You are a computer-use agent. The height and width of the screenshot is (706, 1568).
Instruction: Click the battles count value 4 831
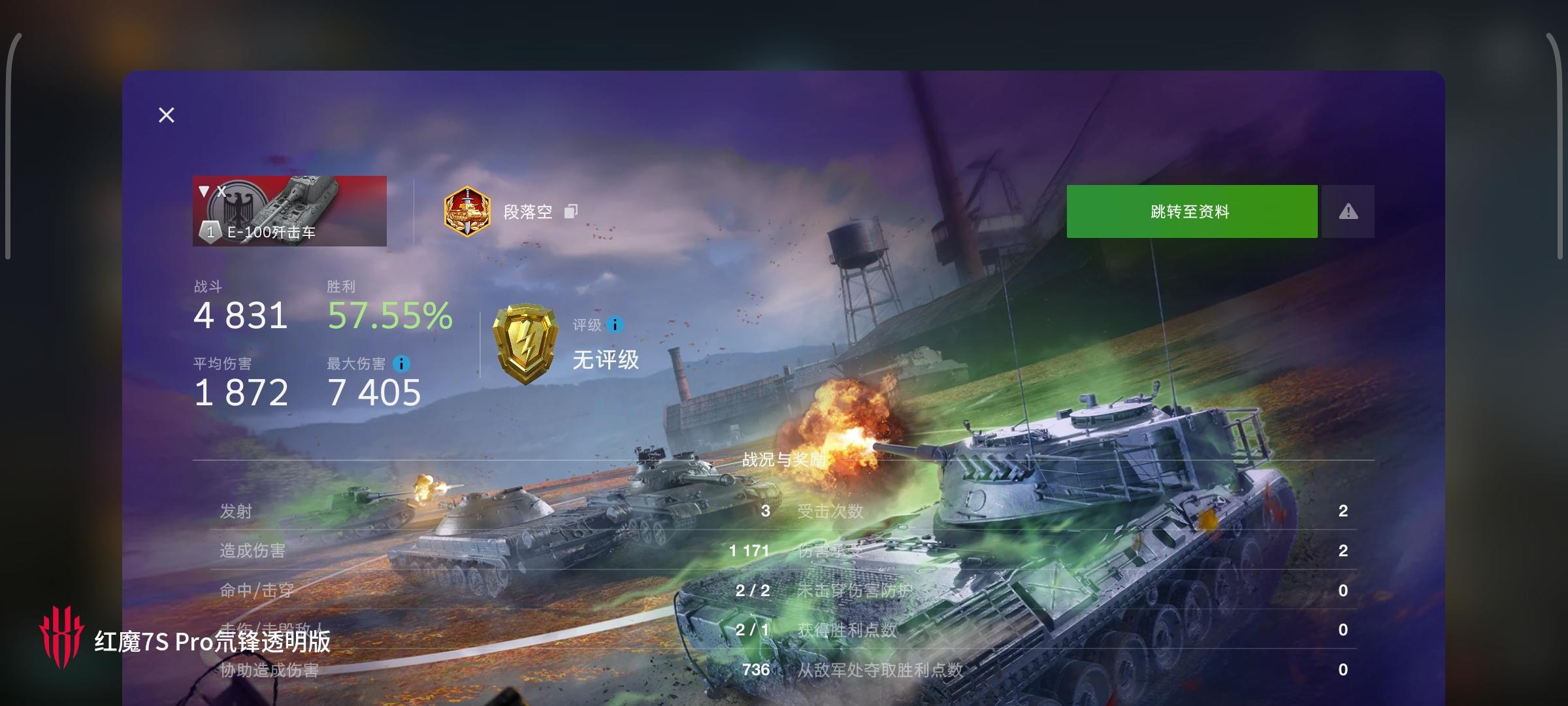pyautogui.click(x=240, y=316)
